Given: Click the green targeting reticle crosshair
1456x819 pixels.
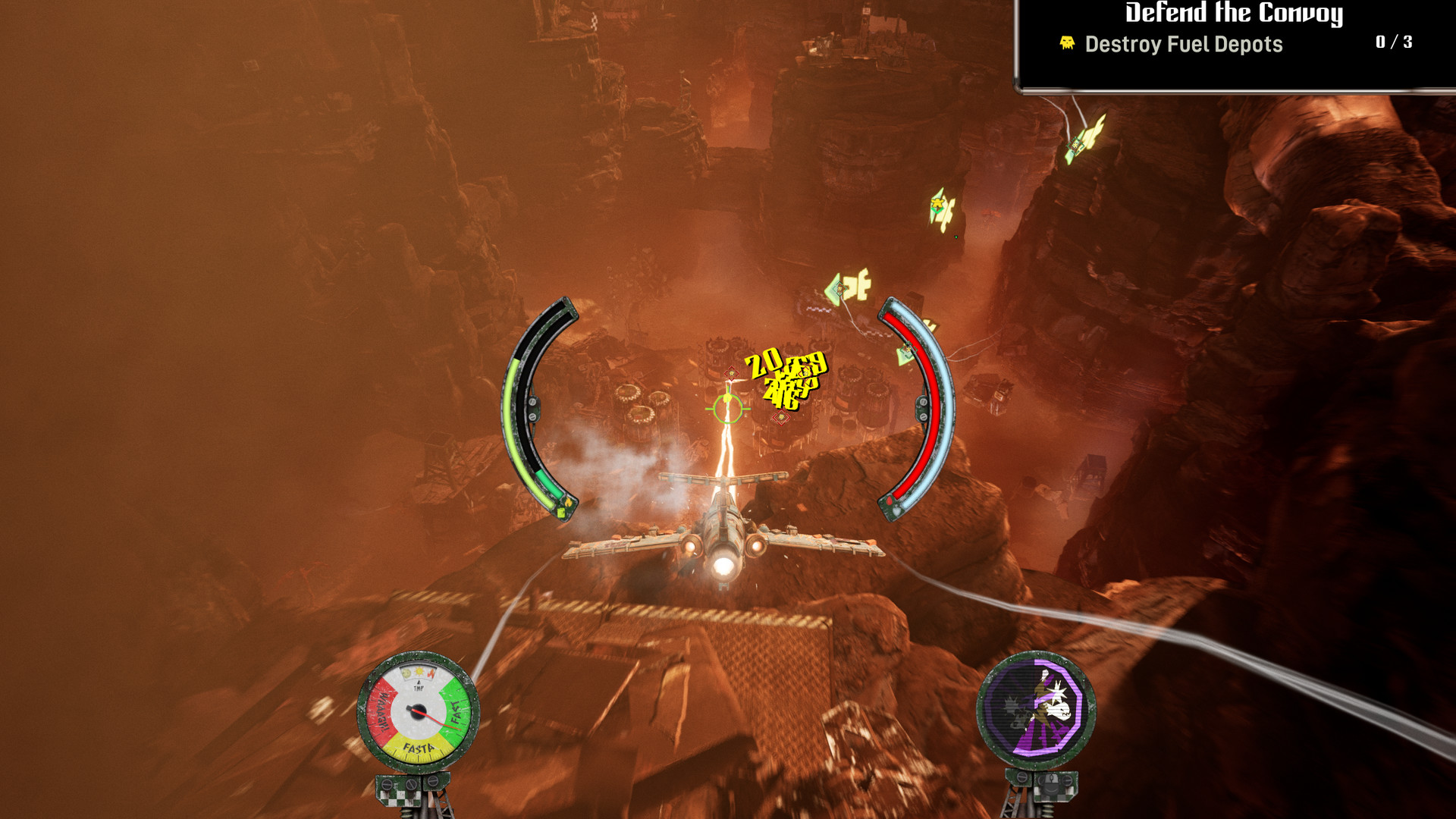Looking at the screenshot, I should pyautogui.click(x=726, y=408).
